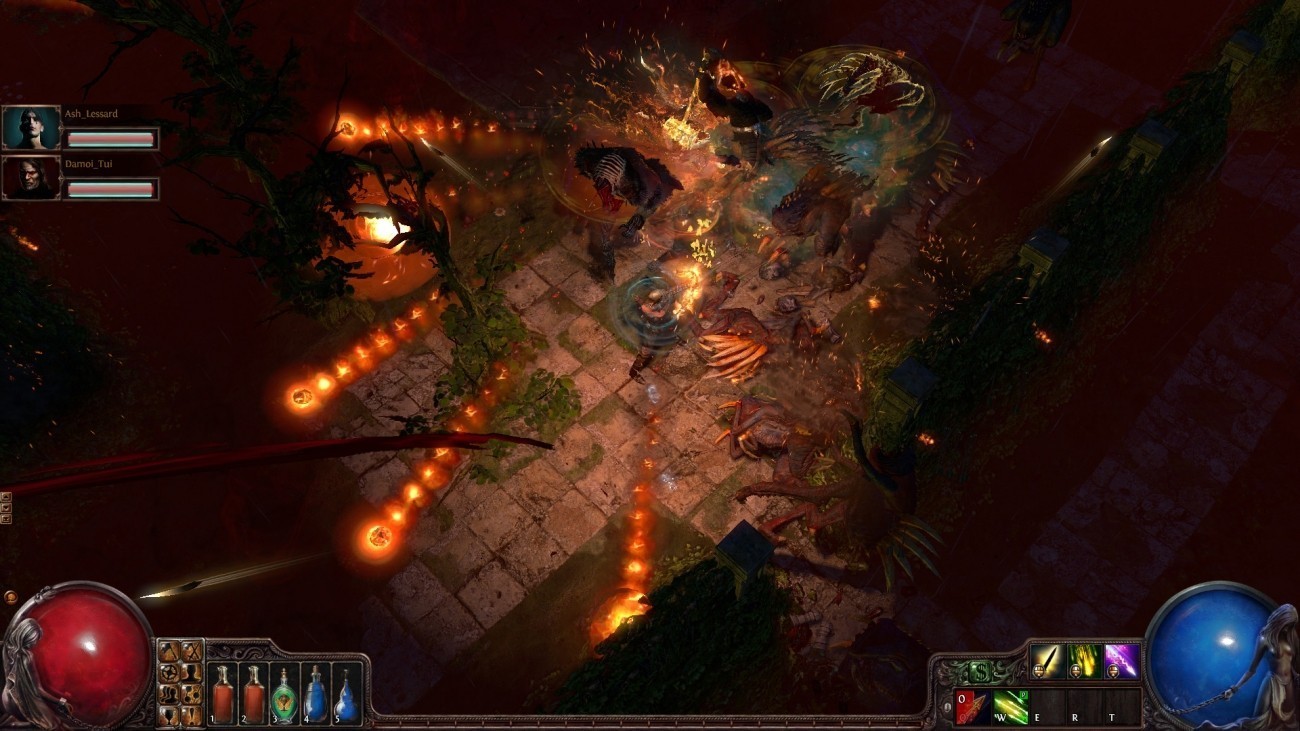This screenshot has height=731, width=1300.
Task: Open the character sheet silhouette icon
Action: [x=192, y=672]
